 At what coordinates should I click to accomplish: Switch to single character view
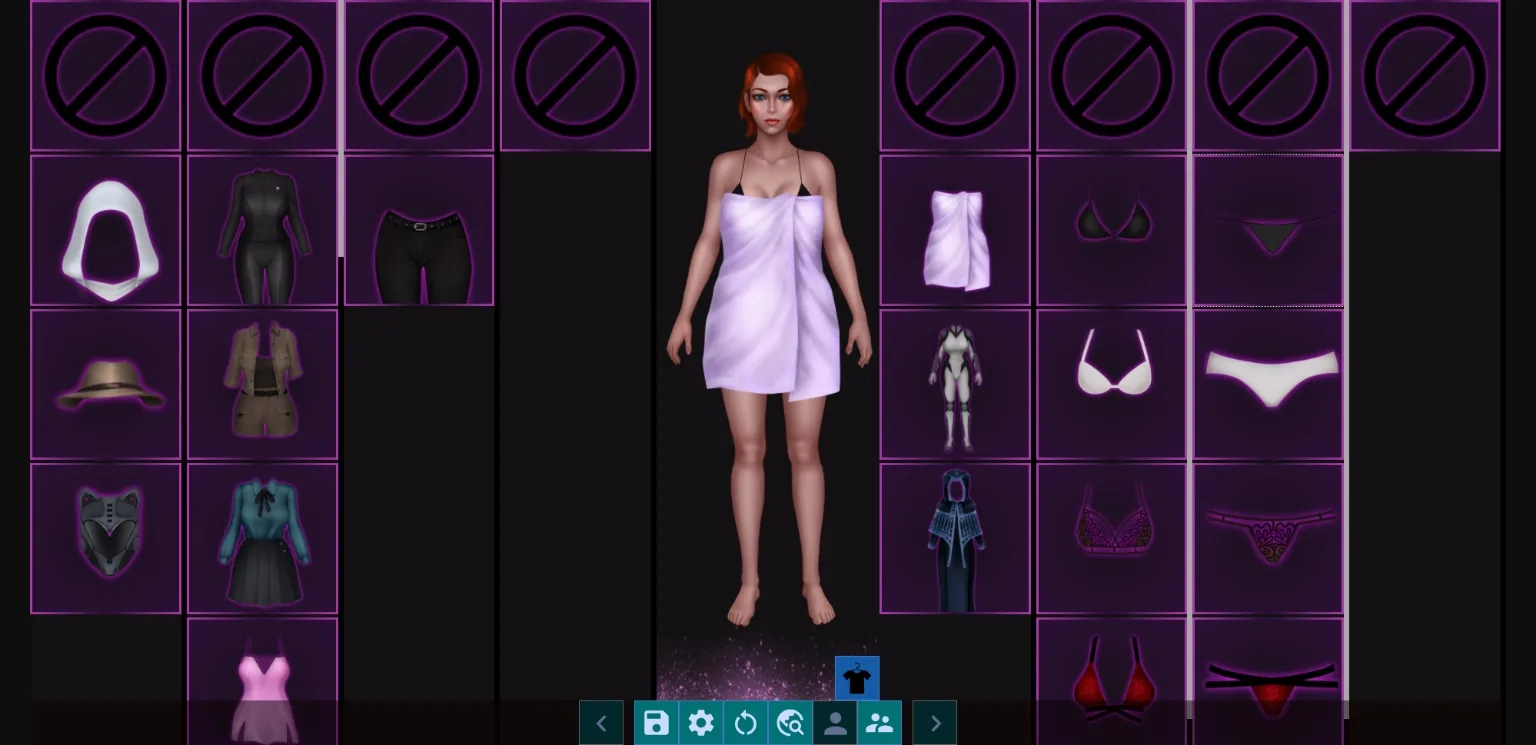[x=835, y=722]
